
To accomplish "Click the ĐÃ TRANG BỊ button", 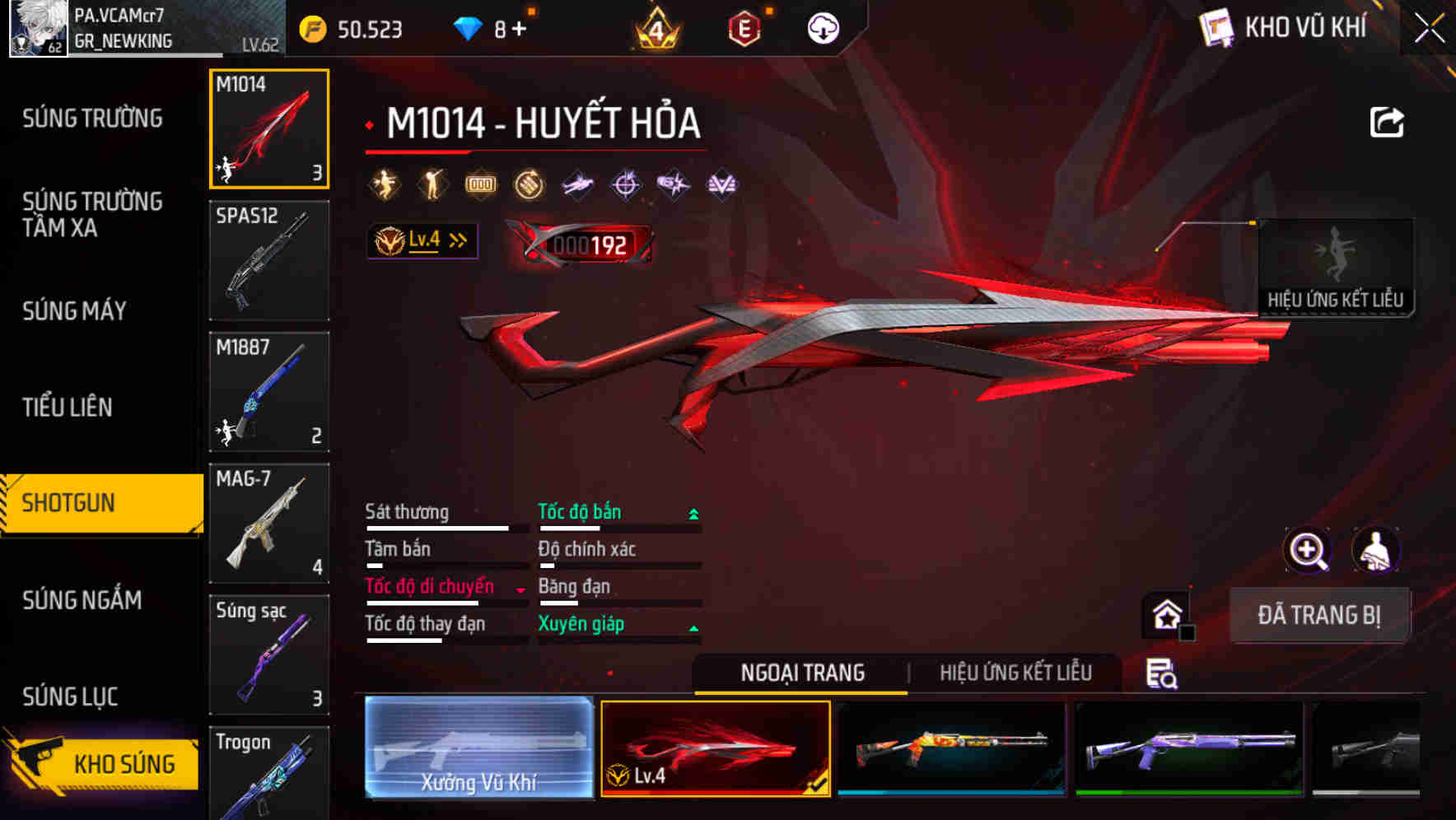I will [1320, 614].
